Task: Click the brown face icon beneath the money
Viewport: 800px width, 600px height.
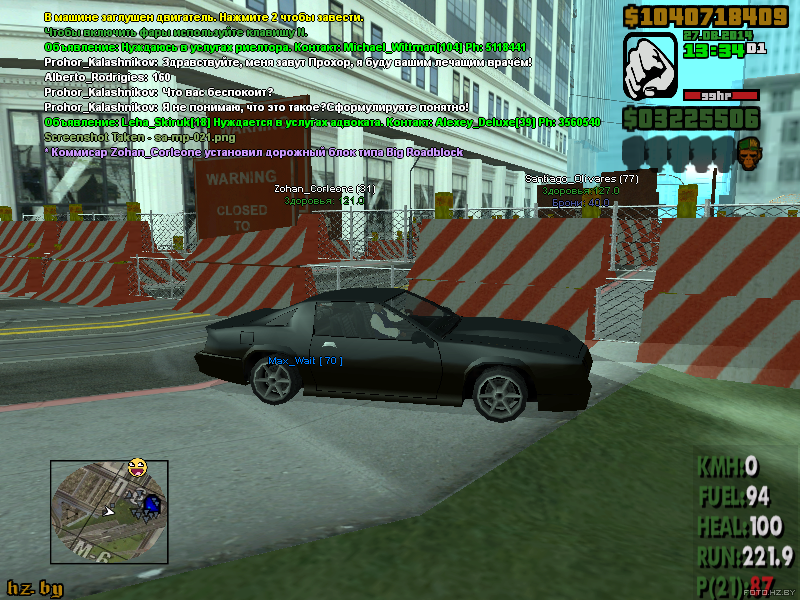Action: coord(746,152)
